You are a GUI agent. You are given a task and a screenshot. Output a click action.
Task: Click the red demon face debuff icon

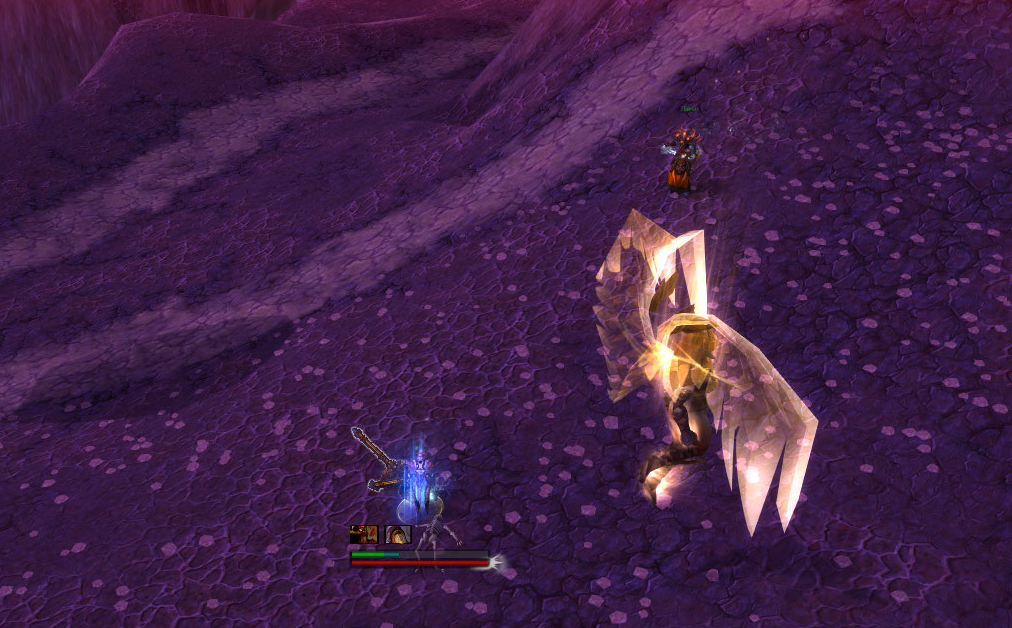pos(363,534)
